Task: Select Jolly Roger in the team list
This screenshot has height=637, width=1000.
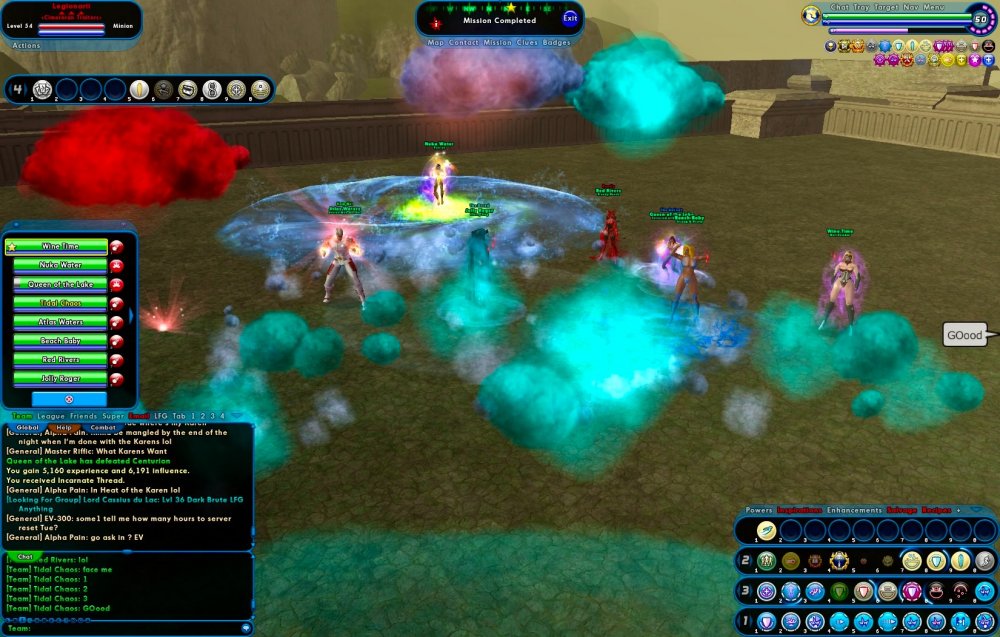Action: pyautogui.click(x=60, y=379)
